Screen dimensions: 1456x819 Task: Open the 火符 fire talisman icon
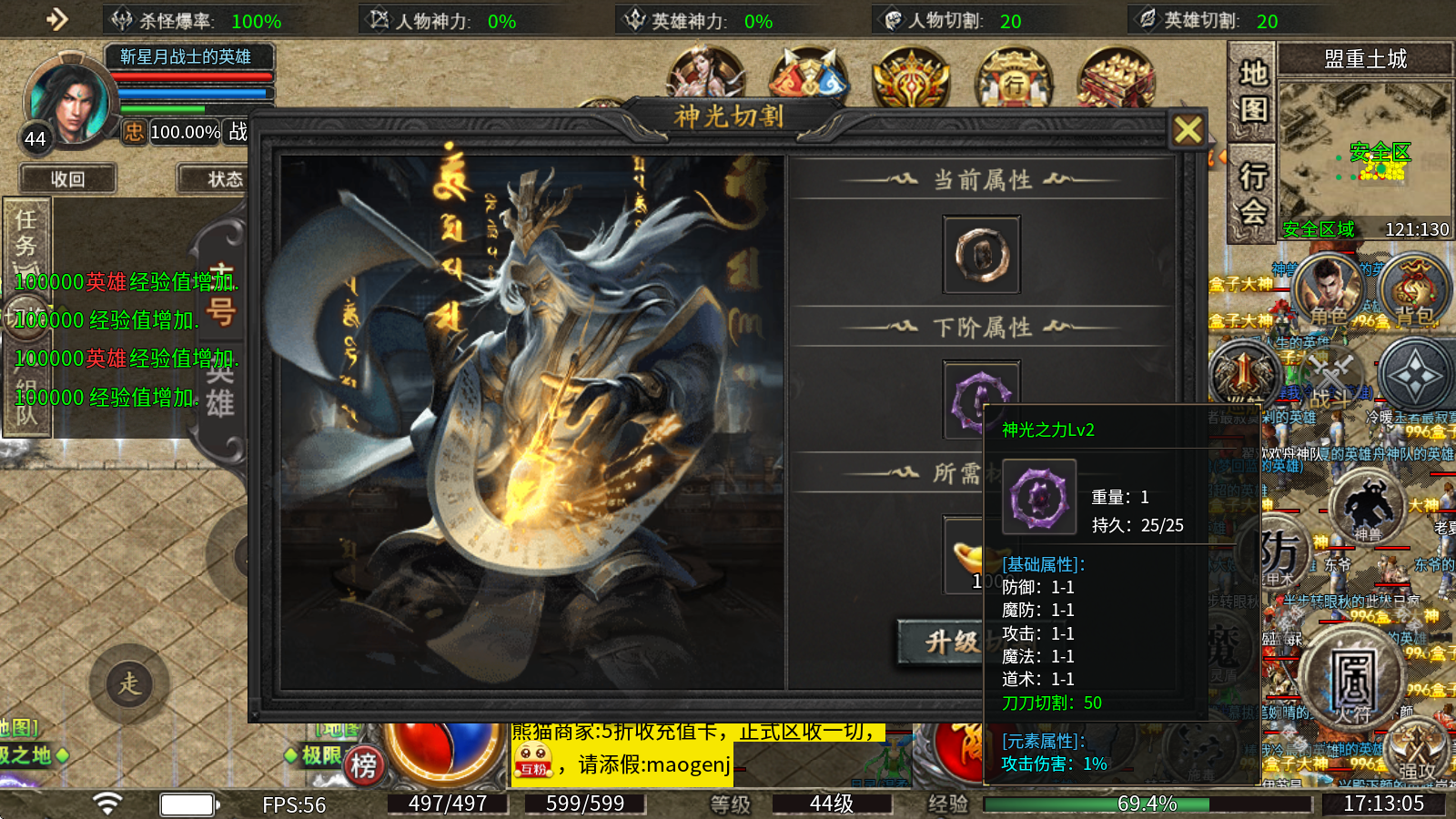pos(1355,678)
